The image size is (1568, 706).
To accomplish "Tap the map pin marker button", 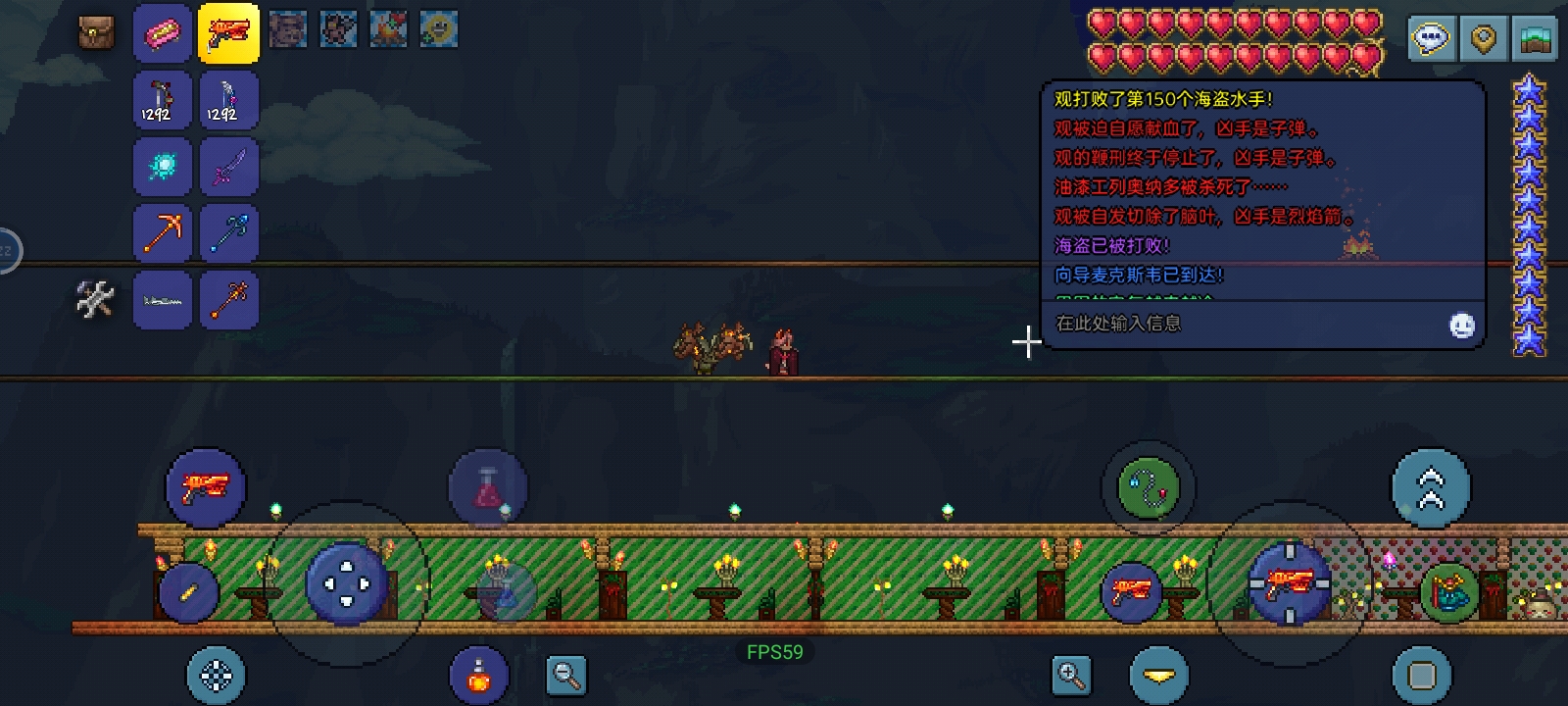I will click(x=1483, y=40).
